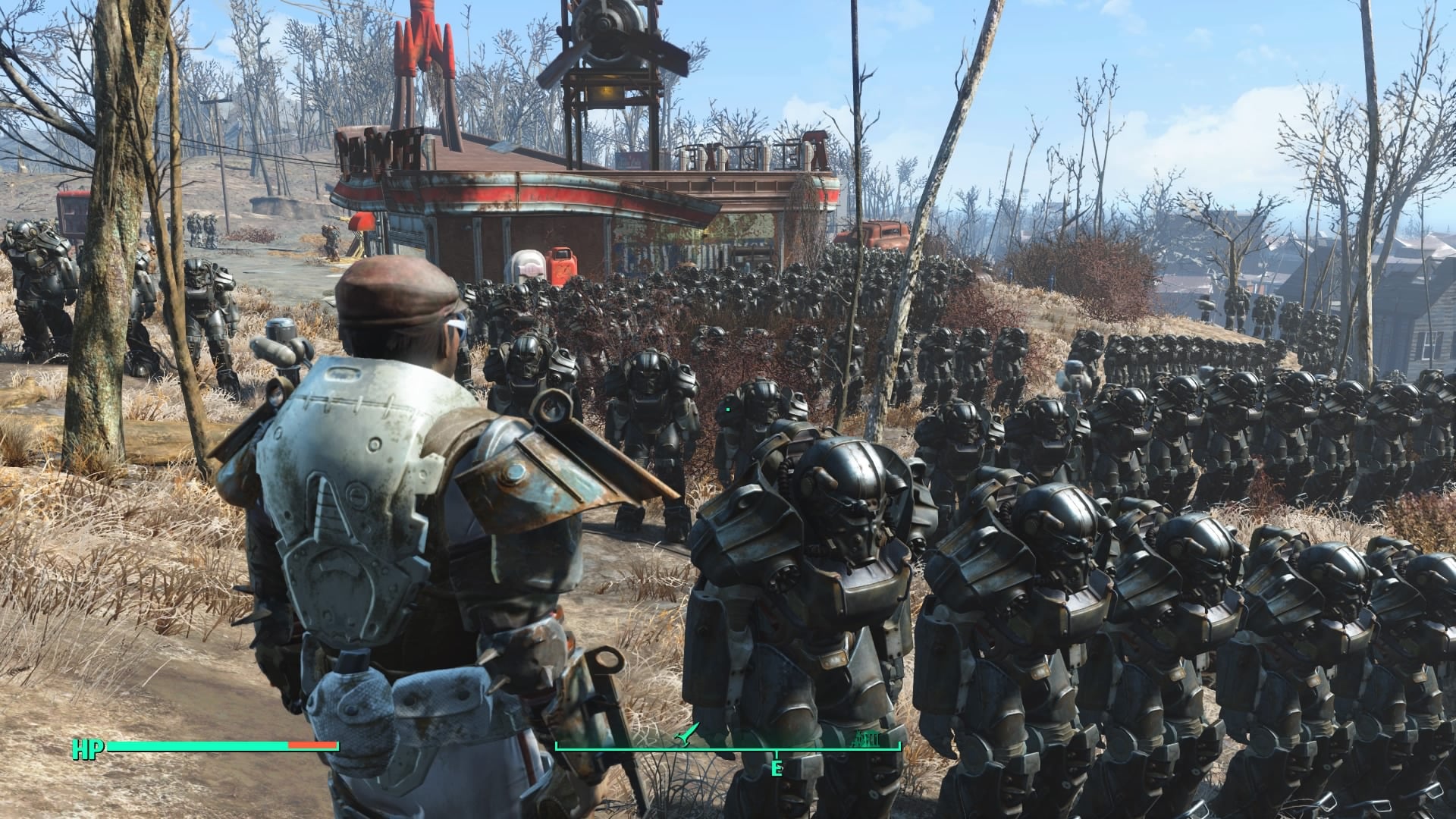Click the E marker on the compass
Viewport: 1456px width, 819px height.
tap(775, 768)
